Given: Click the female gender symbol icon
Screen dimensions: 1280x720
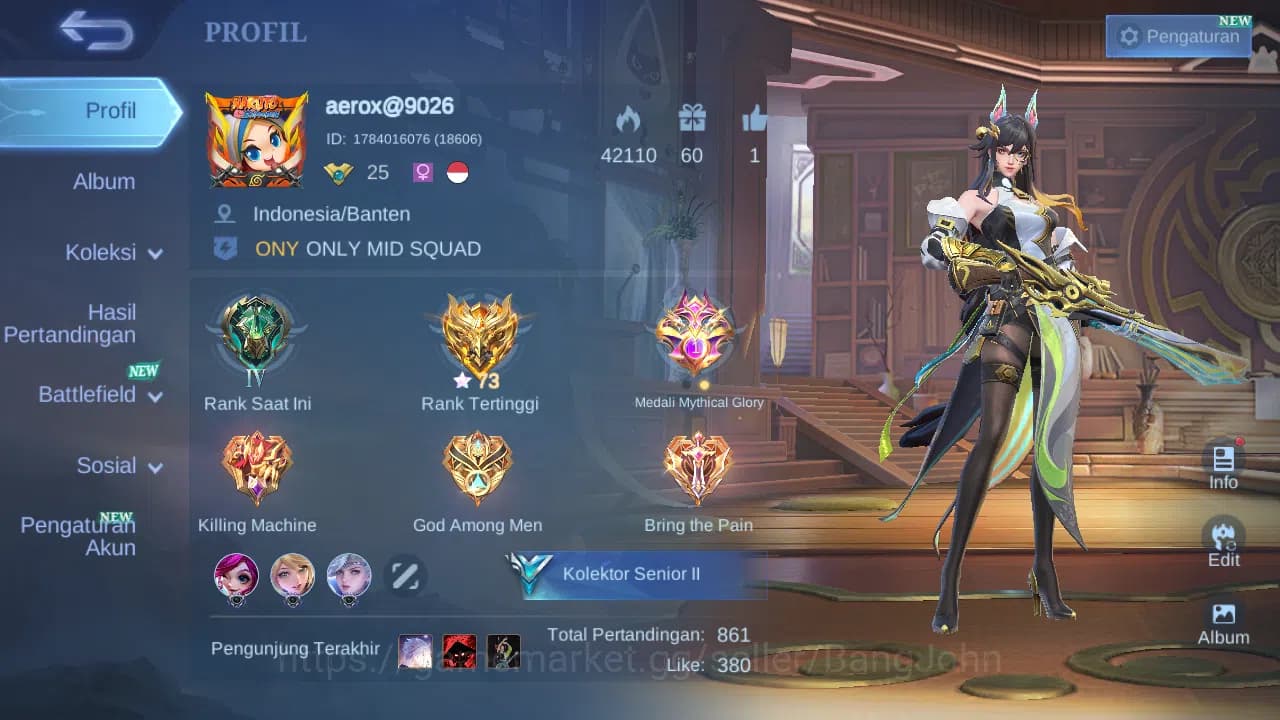Looking at the screenshot, I should pyautogui.click(x=421, y=172).
